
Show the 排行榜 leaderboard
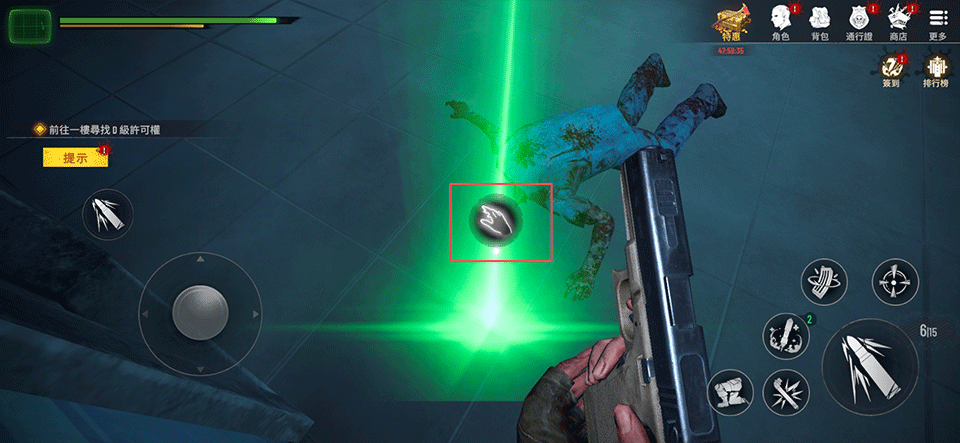[x=936, y=71]
